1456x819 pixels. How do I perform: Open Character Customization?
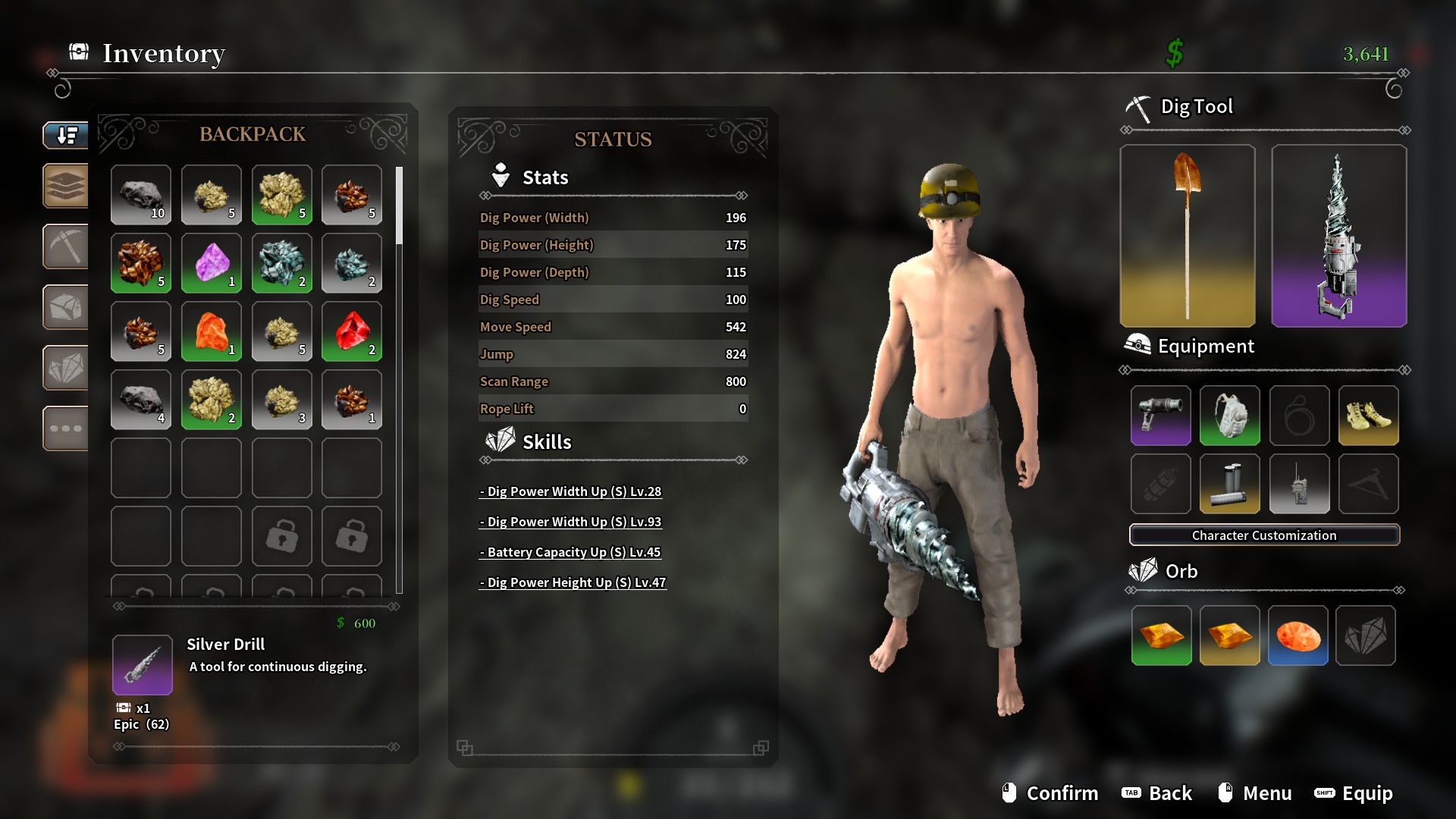(x=1264, y=535)
